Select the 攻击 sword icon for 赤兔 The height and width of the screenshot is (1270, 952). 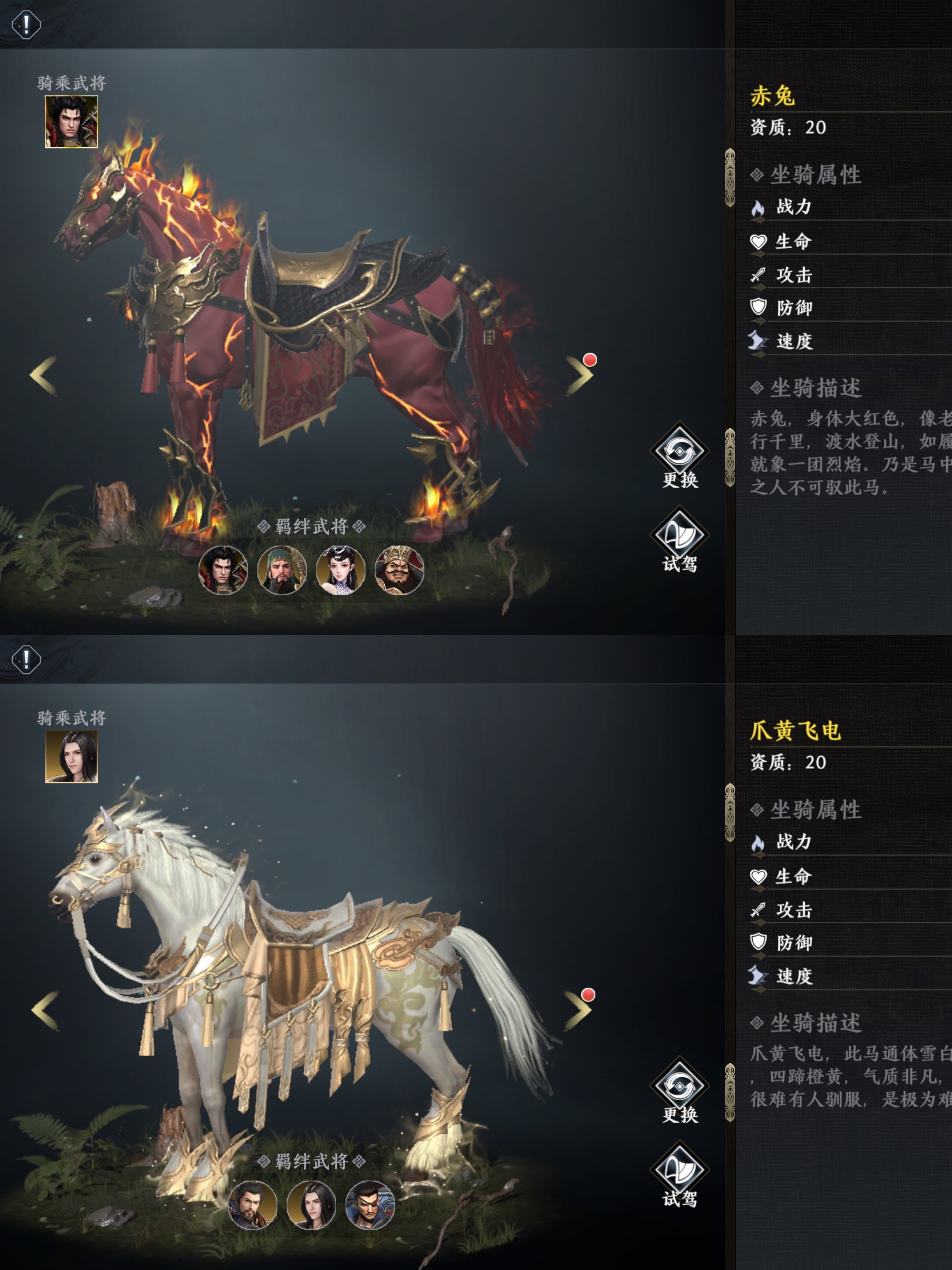pyautogui.click(x=759, y=276)
